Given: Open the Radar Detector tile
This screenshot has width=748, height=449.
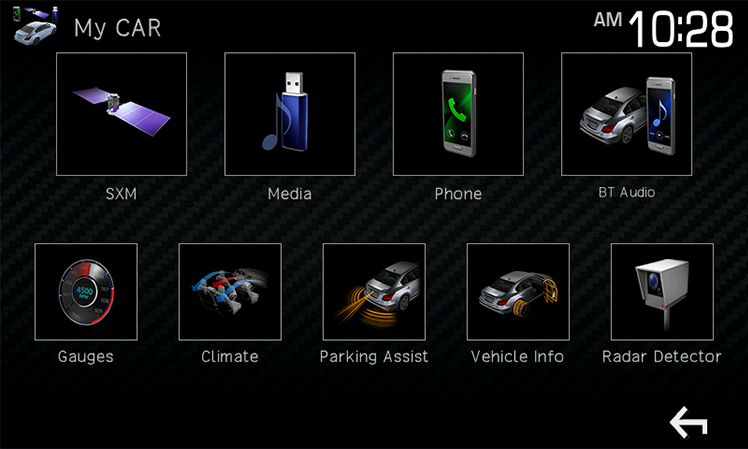Looking at the screenshot, I should [x=662, y=291].
